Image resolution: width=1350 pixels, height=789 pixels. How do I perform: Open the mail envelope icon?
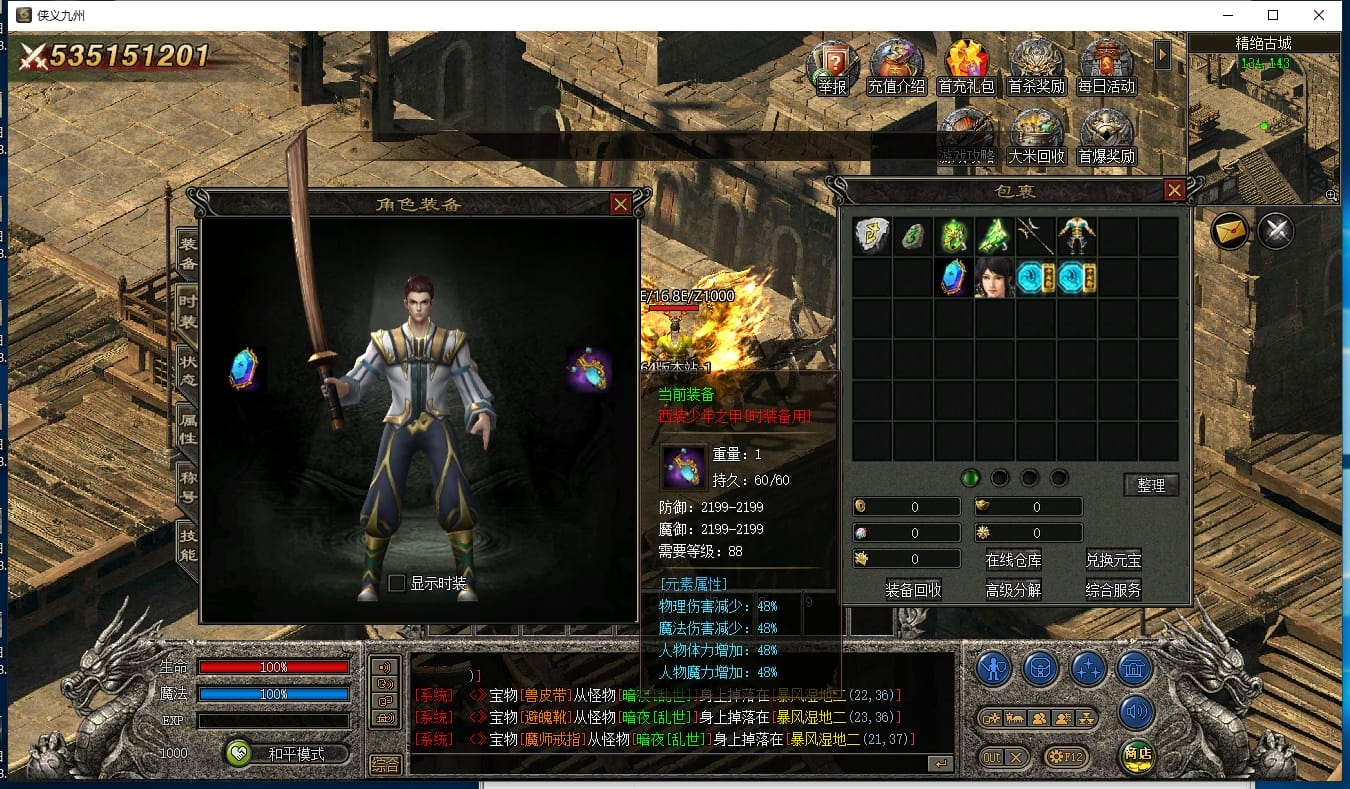(1231, 232)
